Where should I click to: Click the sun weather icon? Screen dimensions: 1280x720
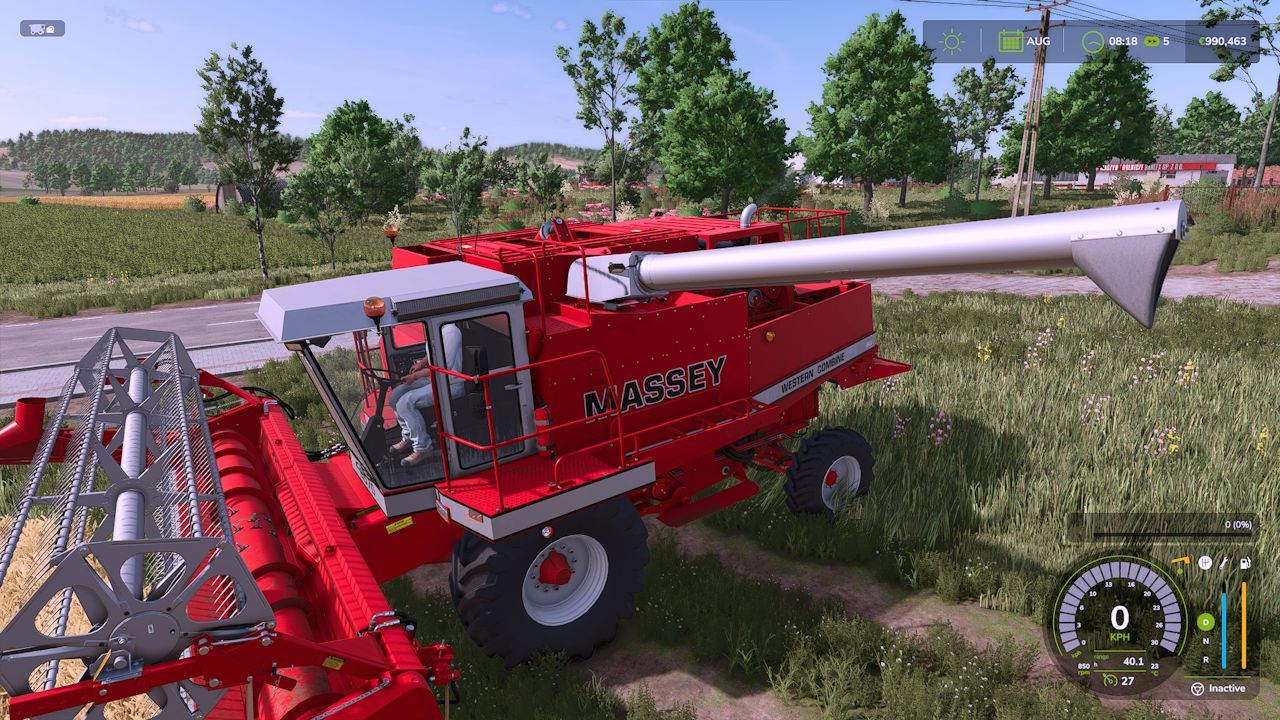click(x=952, y=41)
